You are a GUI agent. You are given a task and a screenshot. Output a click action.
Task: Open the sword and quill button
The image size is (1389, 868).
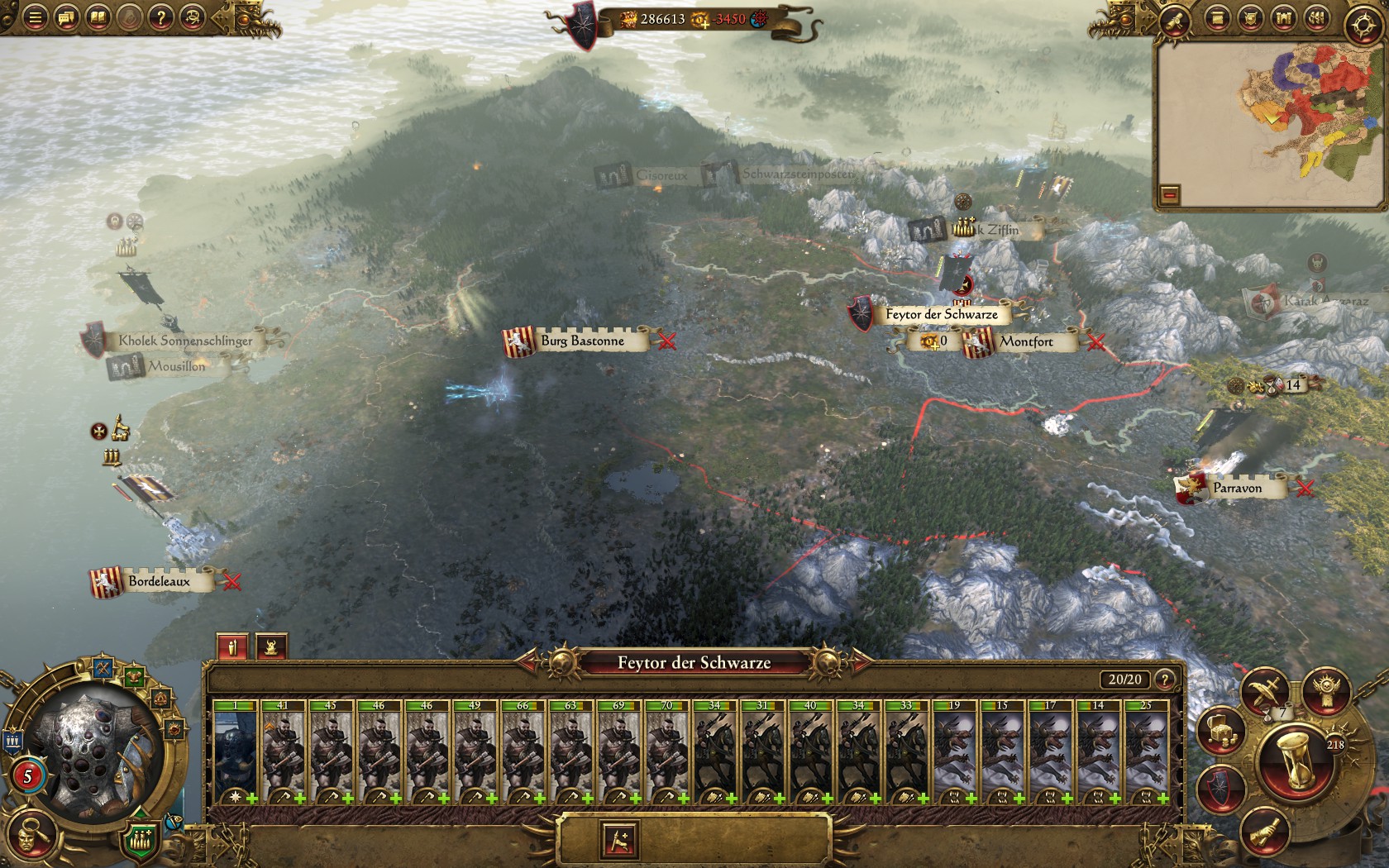[1265, 689]
